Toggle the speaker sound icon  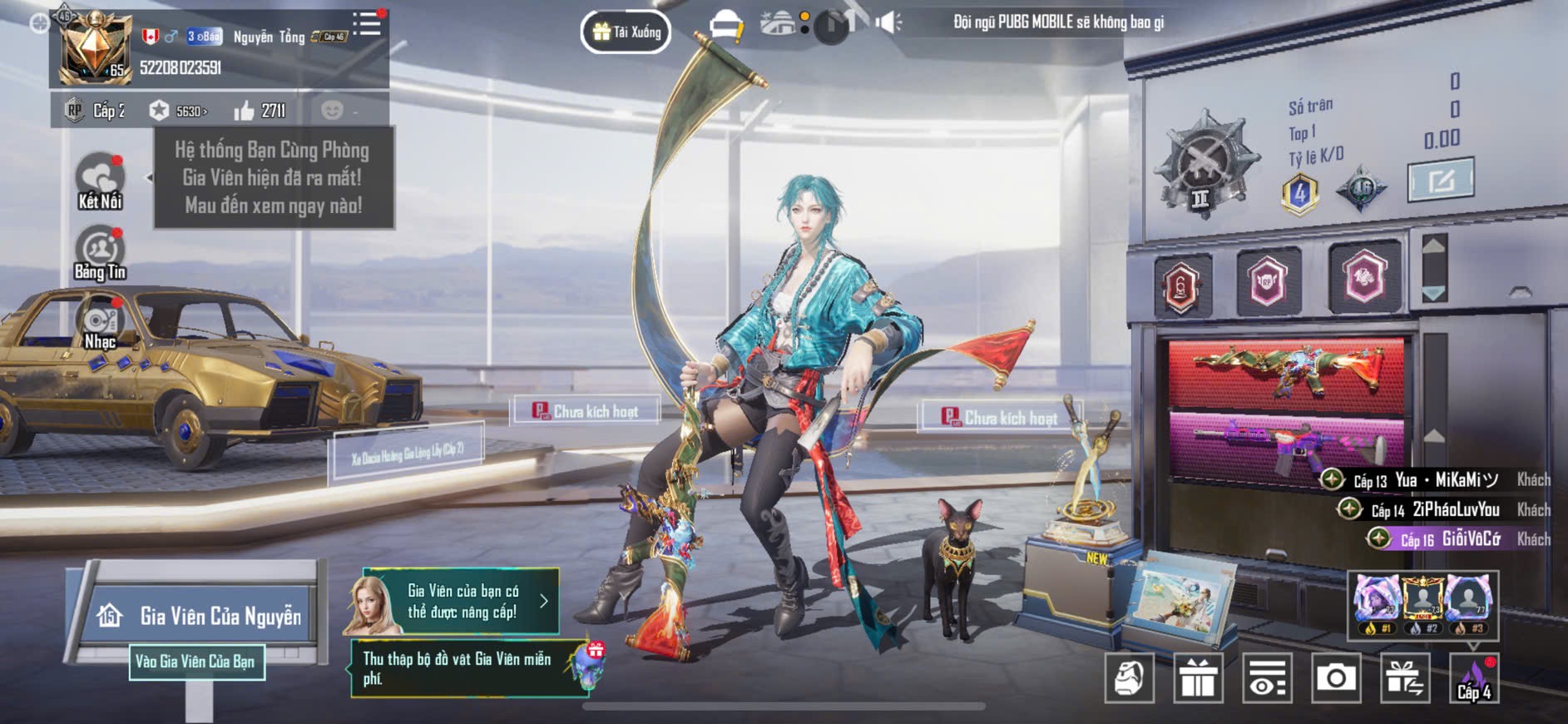[888, 22]
